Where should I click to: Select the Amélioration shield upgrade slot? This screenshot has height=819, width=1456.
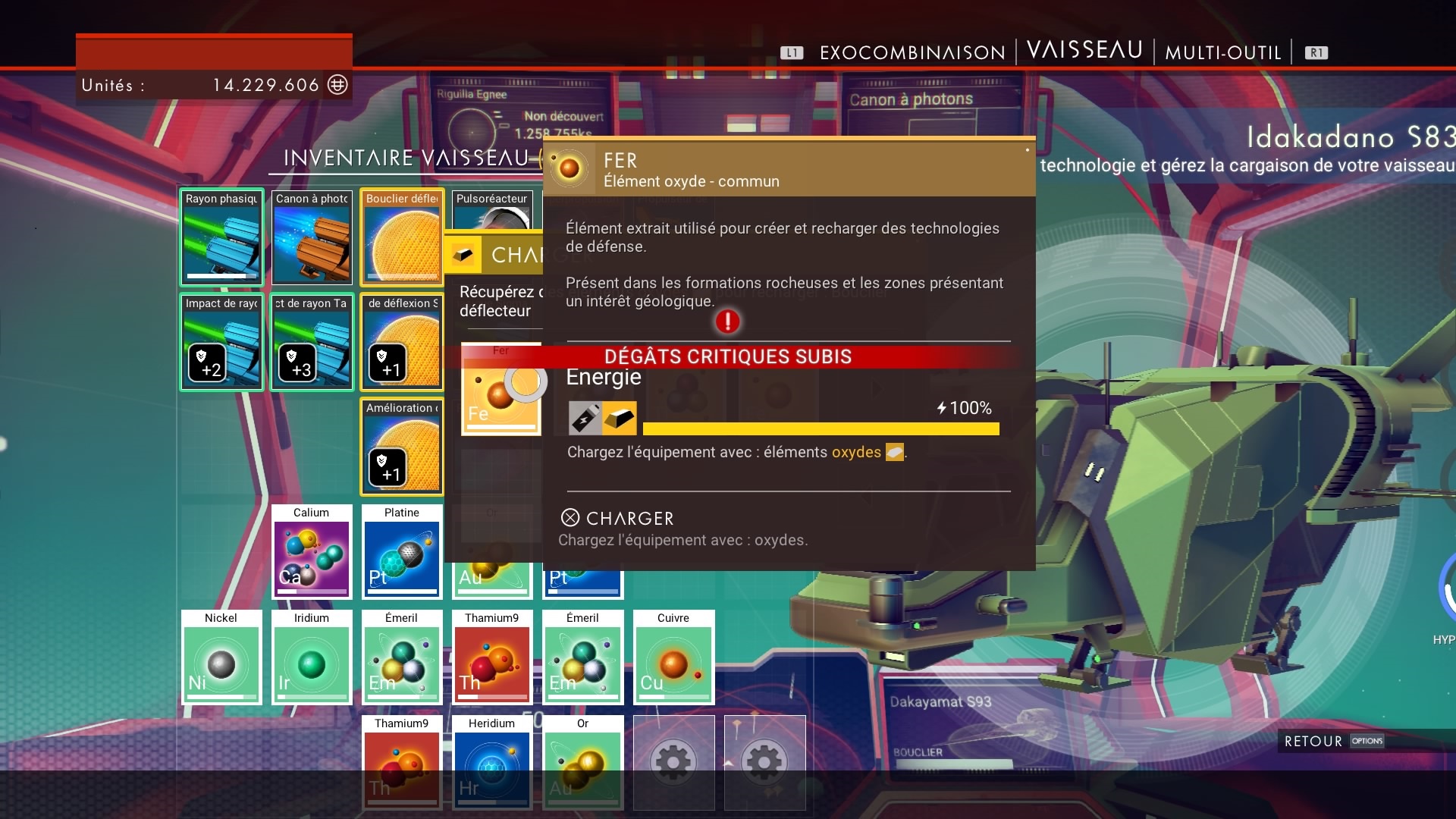pos(402,447)
